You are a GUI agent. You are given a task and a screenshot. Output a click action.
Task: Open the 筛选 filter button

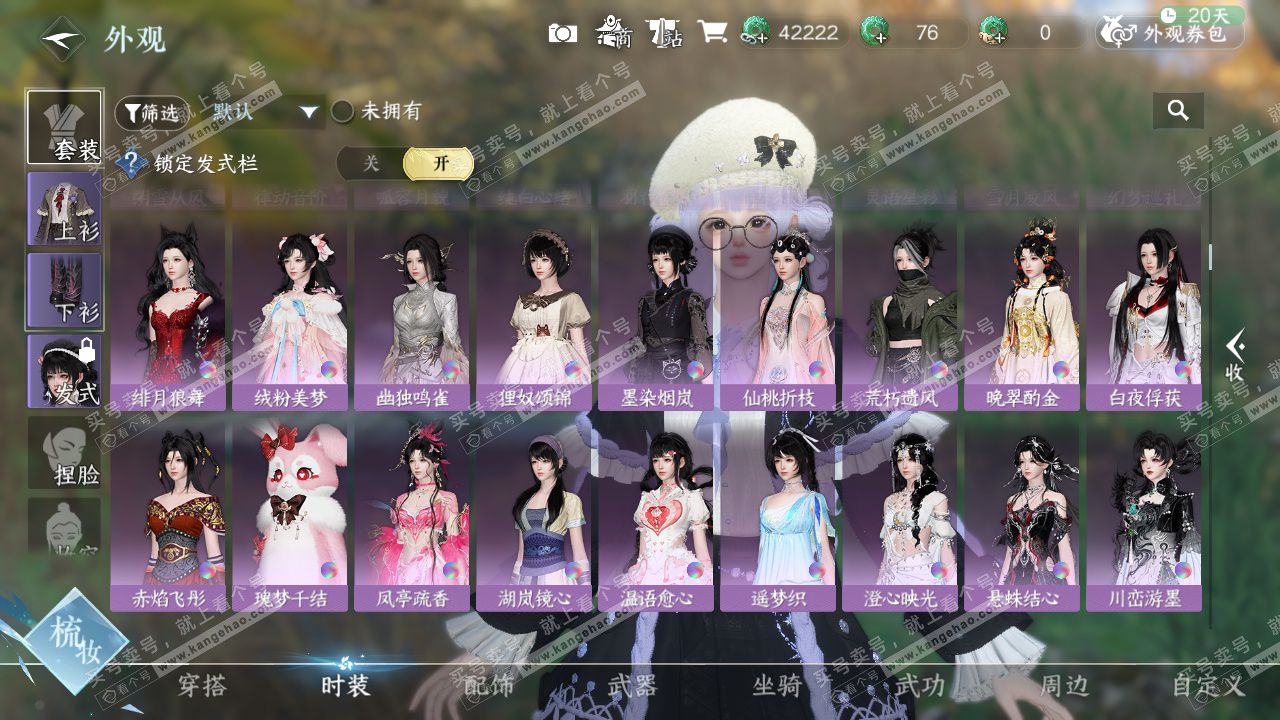(x=151, y=112)
